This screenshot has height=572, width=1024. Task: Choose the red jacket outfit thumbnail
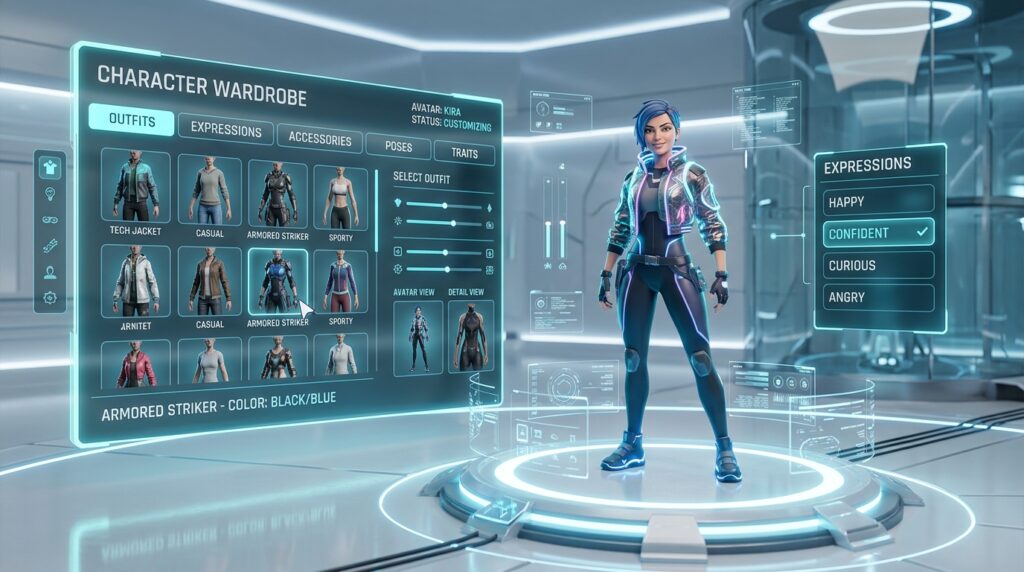[x=135, y=363]
